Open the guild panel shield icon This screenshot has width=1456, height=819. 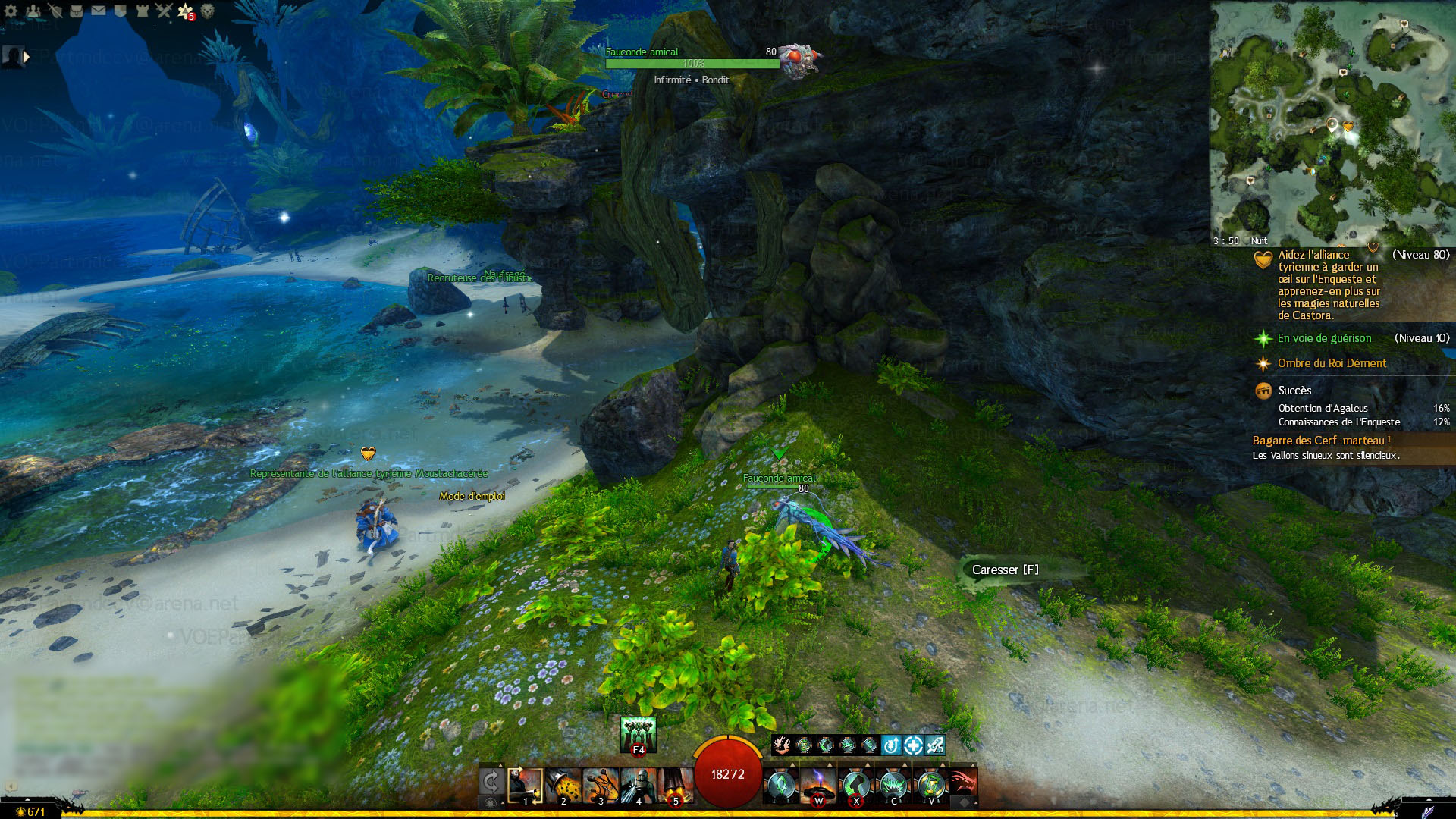pyautogui.click(x=121, y=11)
